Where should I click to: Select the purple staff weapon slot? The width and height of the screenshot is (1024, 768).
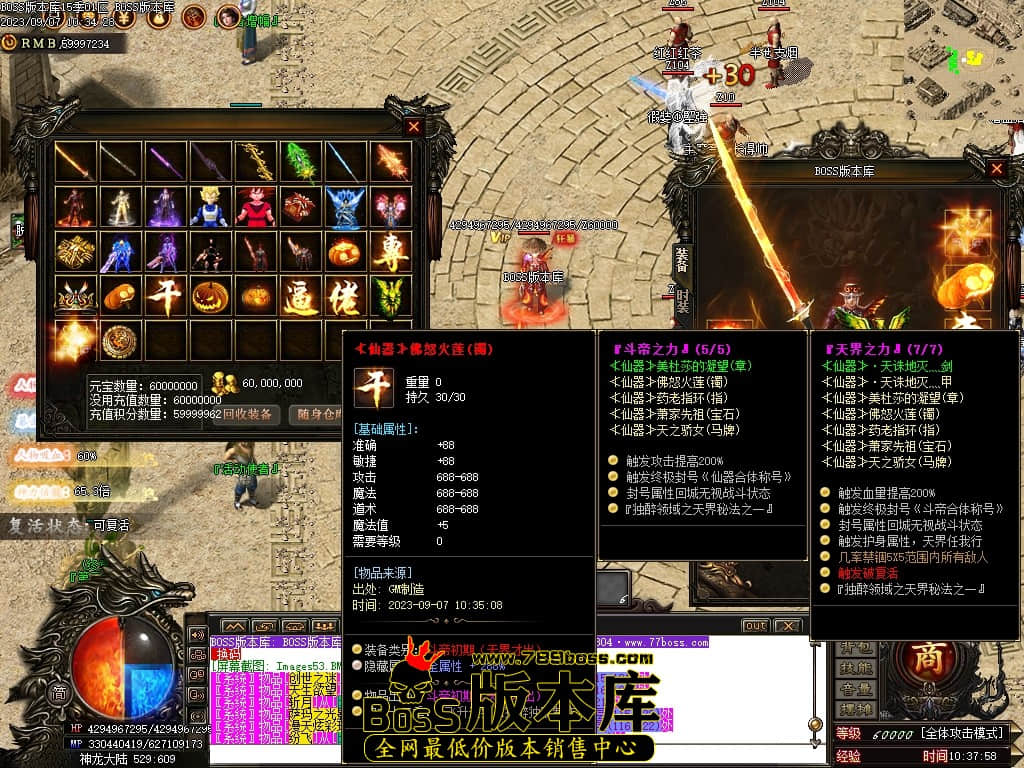point(165,162)
